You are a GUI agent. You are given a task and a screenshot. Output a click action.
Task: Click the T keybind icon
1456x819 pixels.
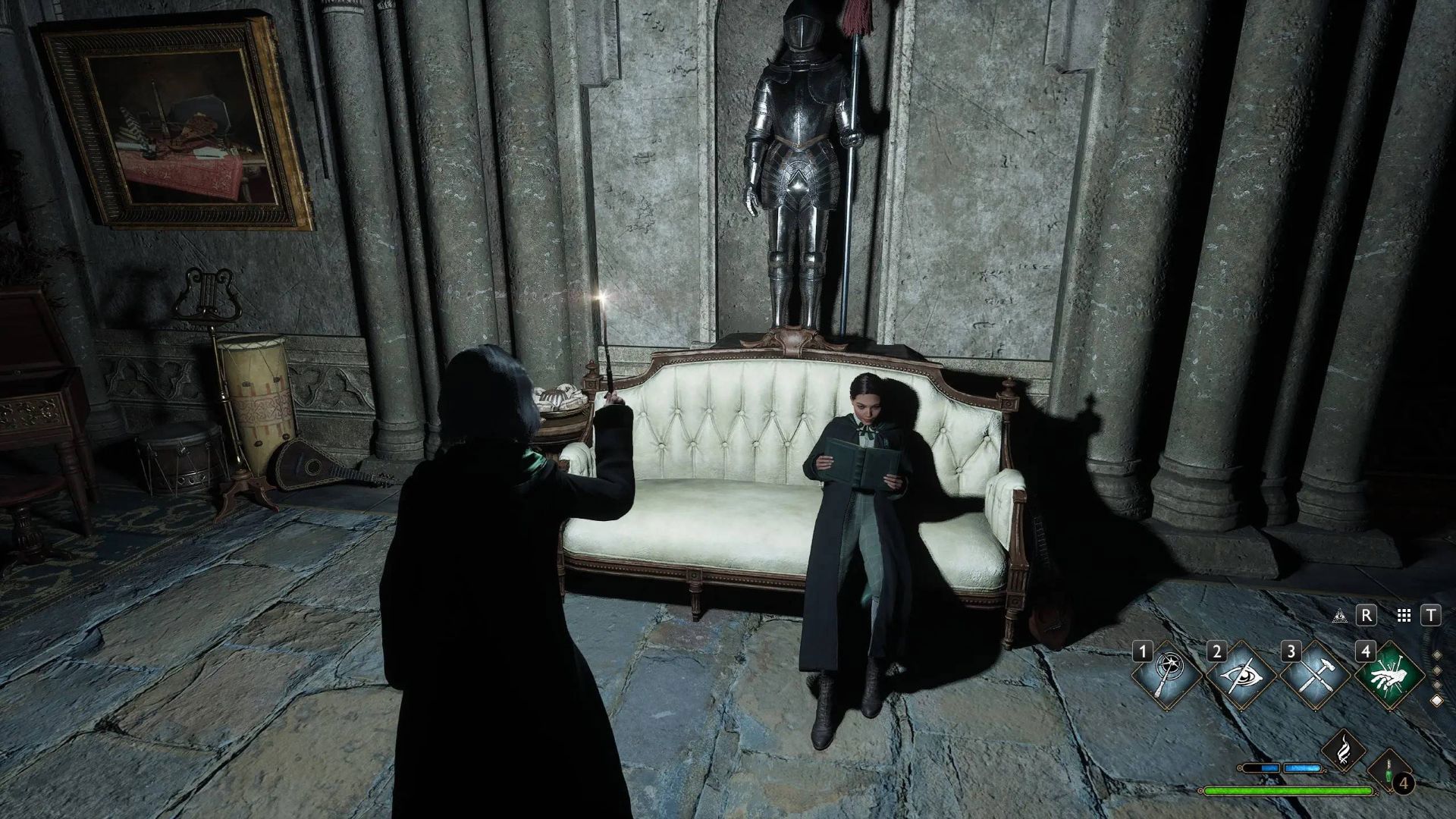1430,615
